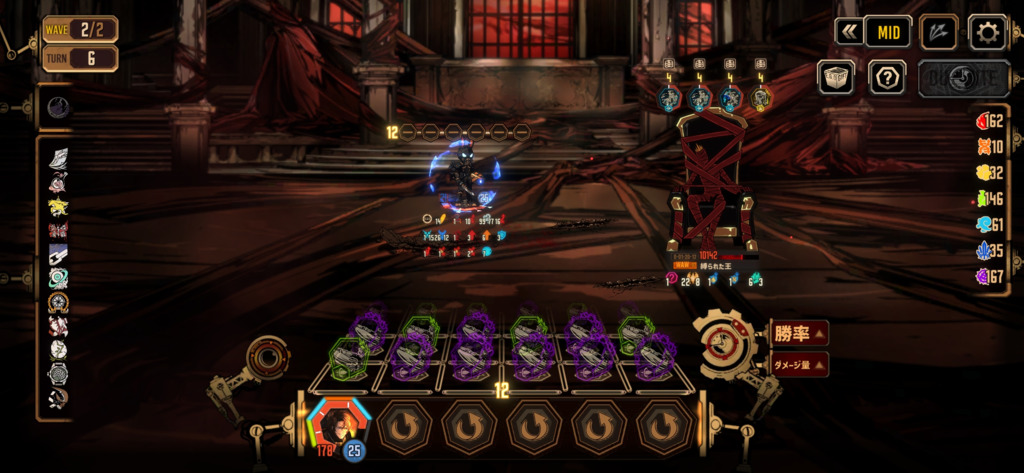Activate the greyed-out round start clock button
This screenshot has width=1024, height=473.
[950, 77]
